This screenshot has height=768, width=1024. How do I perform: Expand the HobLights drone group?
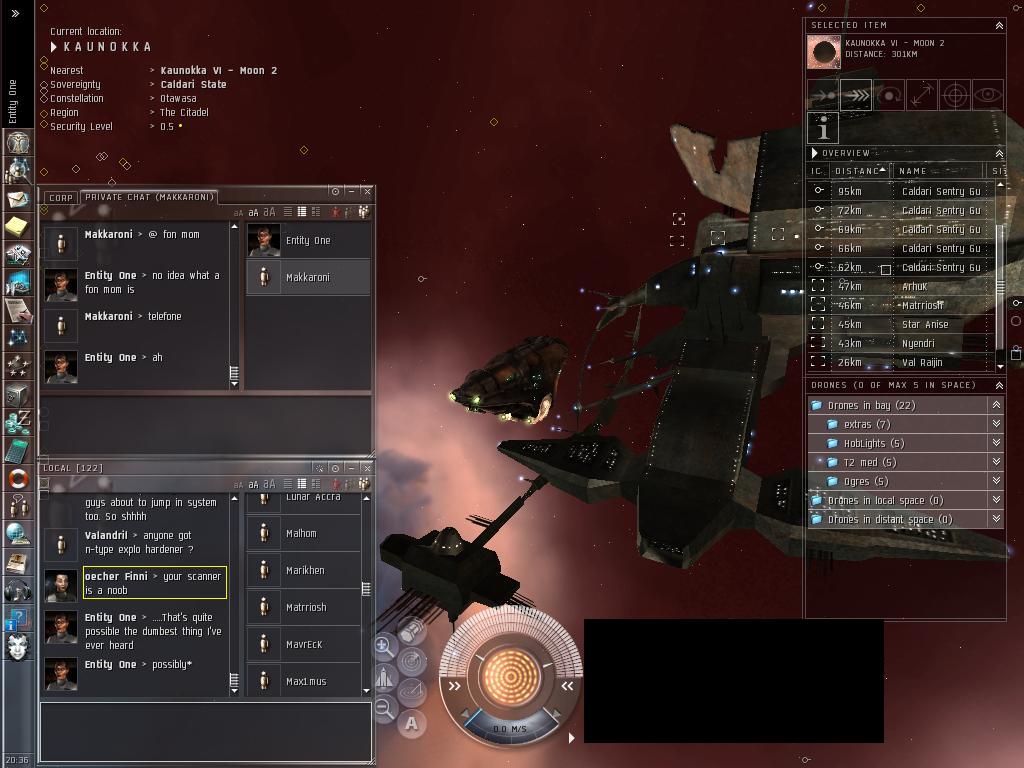coord(873,443)
